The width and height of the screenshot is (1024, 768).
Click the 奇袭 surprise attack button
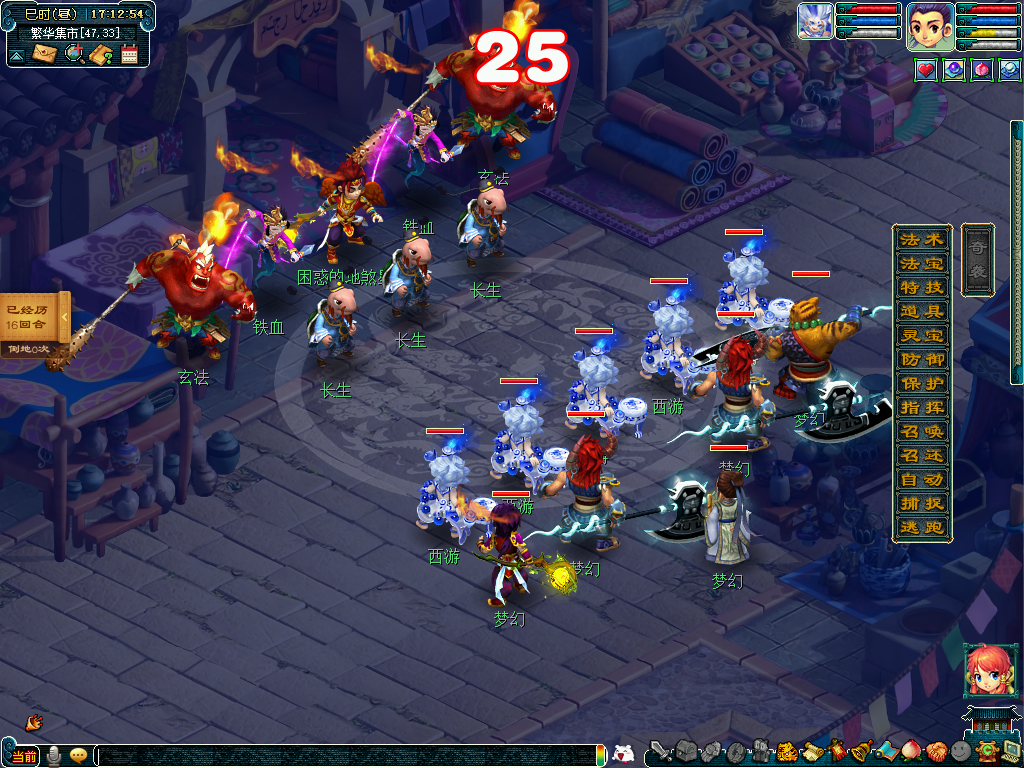pyautogui.click(x=977, y=259)
